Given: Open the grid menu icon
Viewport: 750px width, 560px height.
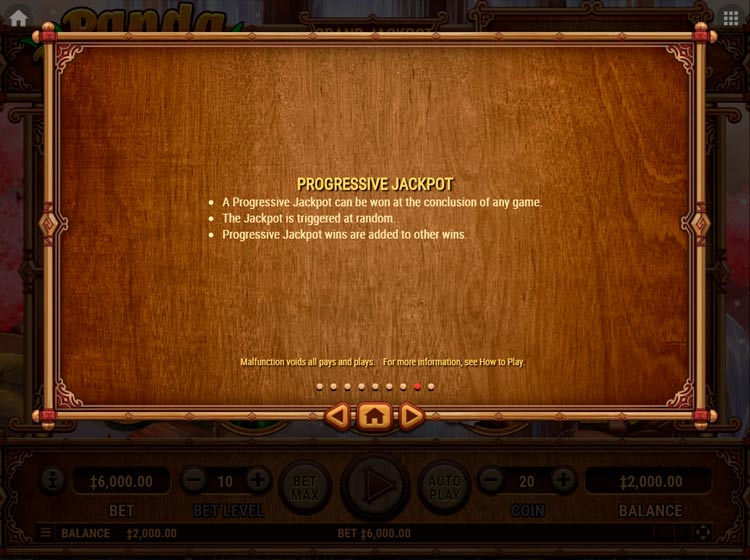Looking at the screenshot, I should pos(731,18).
